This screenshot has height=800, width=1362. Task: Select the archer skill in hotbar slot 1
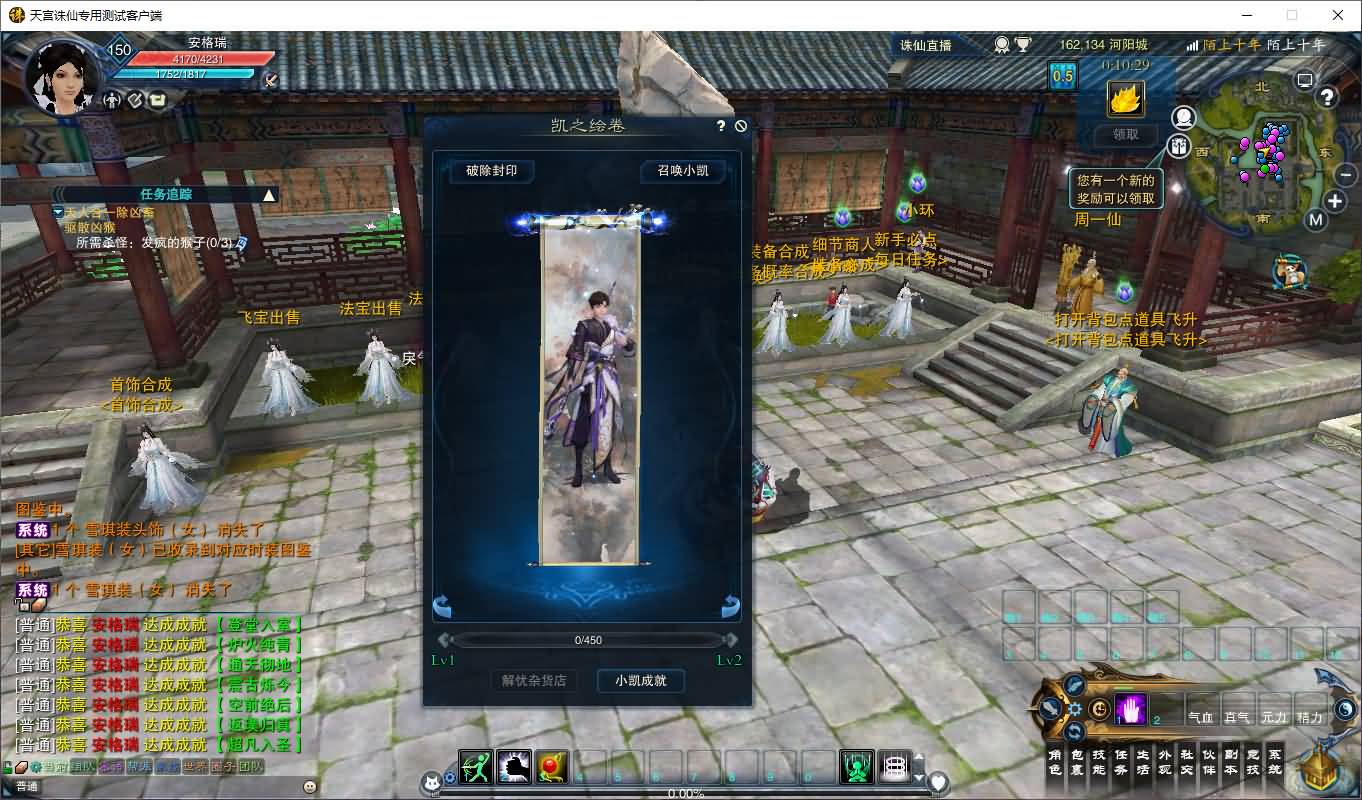[475, 765]
